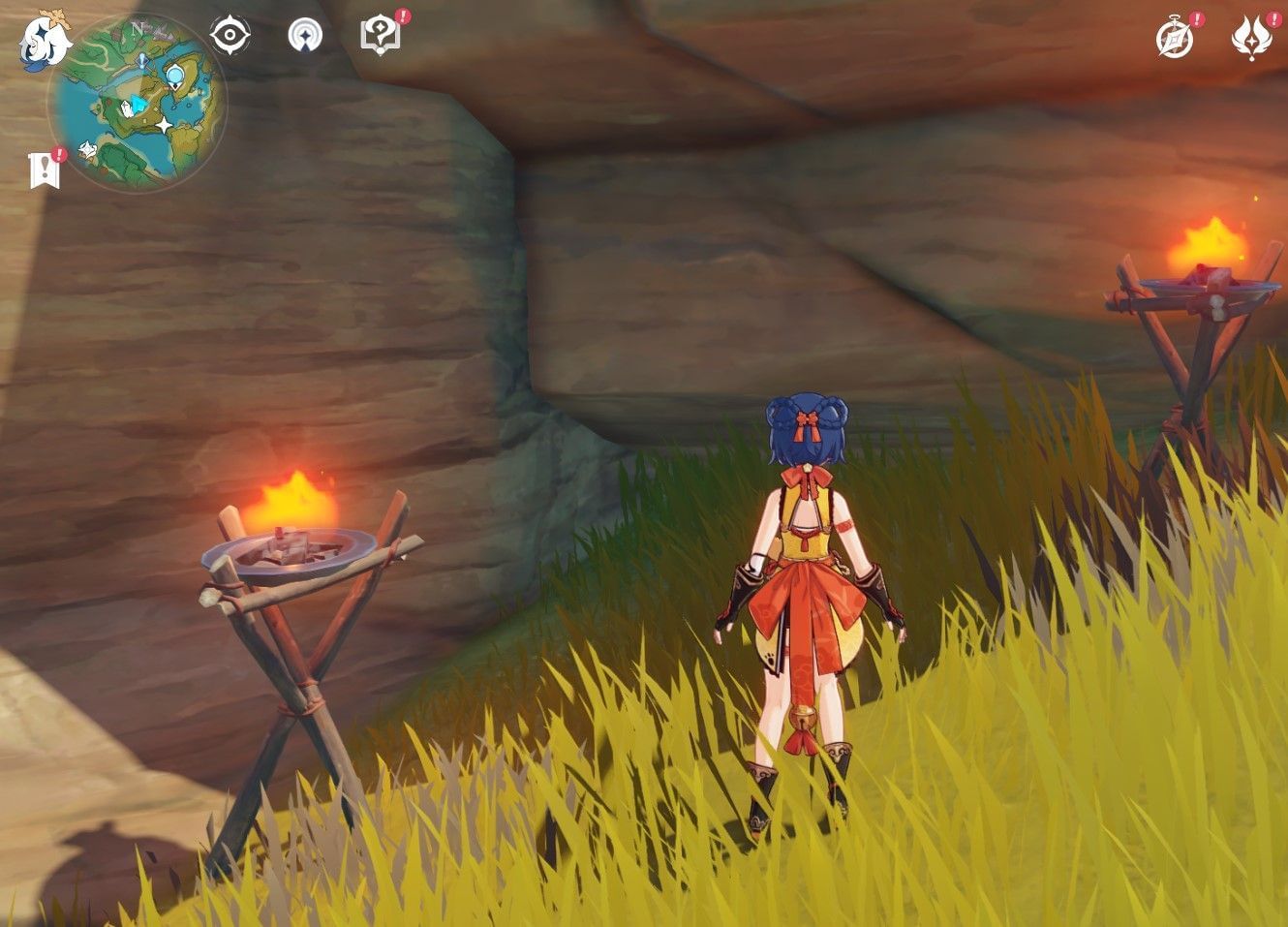
Task: Activate the Elemental Sight eye icon
Action: [230, 36]
